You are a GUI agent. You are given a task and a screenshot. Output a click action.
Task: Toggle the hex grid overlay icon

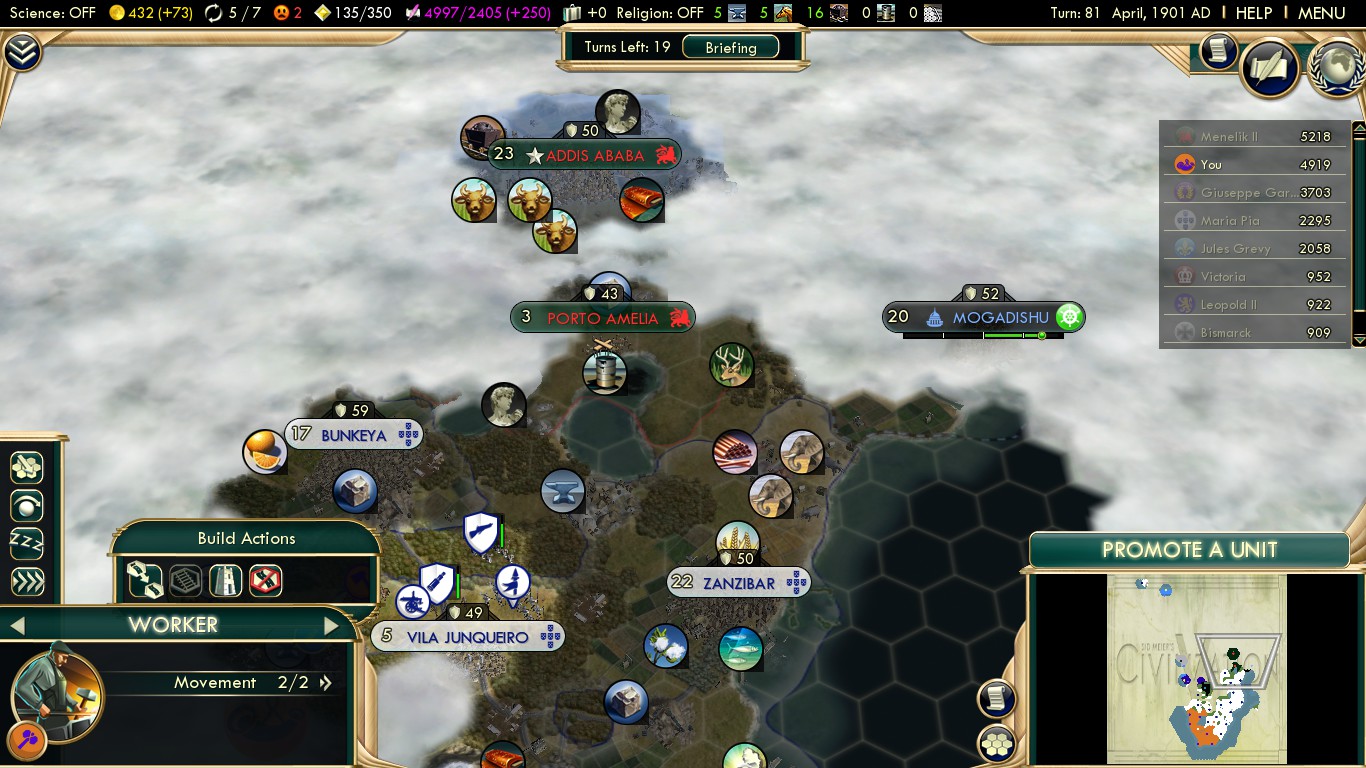click(998, 746)
